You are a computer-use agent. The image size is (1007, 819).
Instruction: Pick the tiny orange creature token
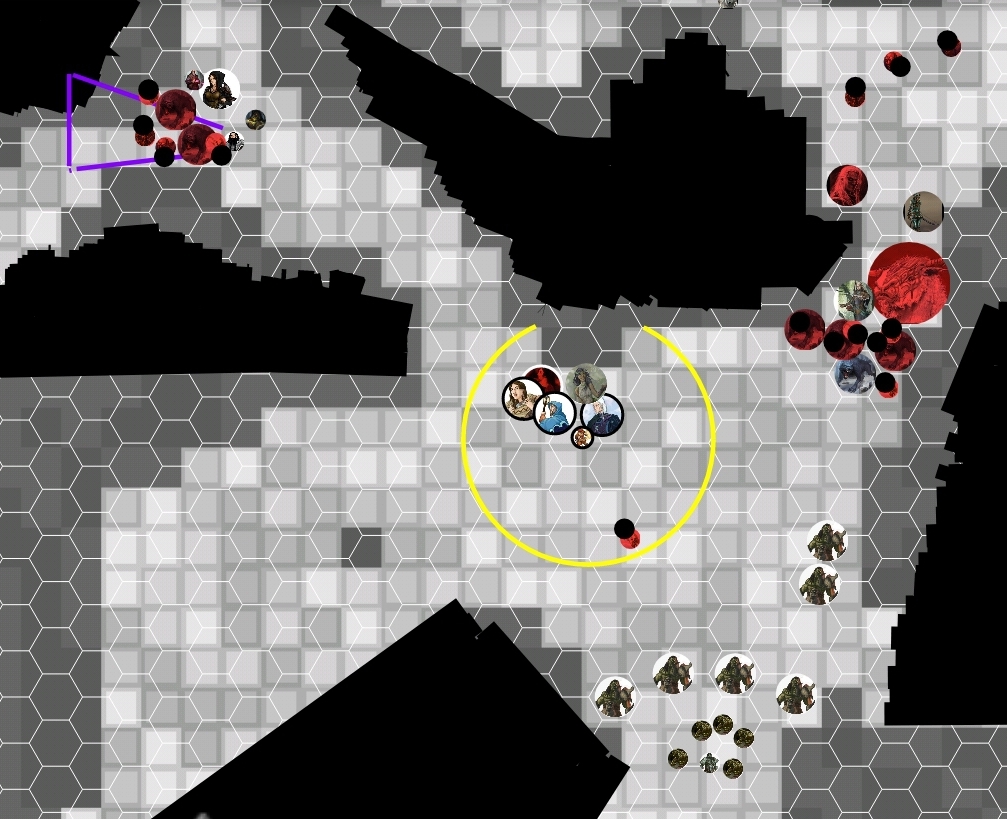[582, 437]
